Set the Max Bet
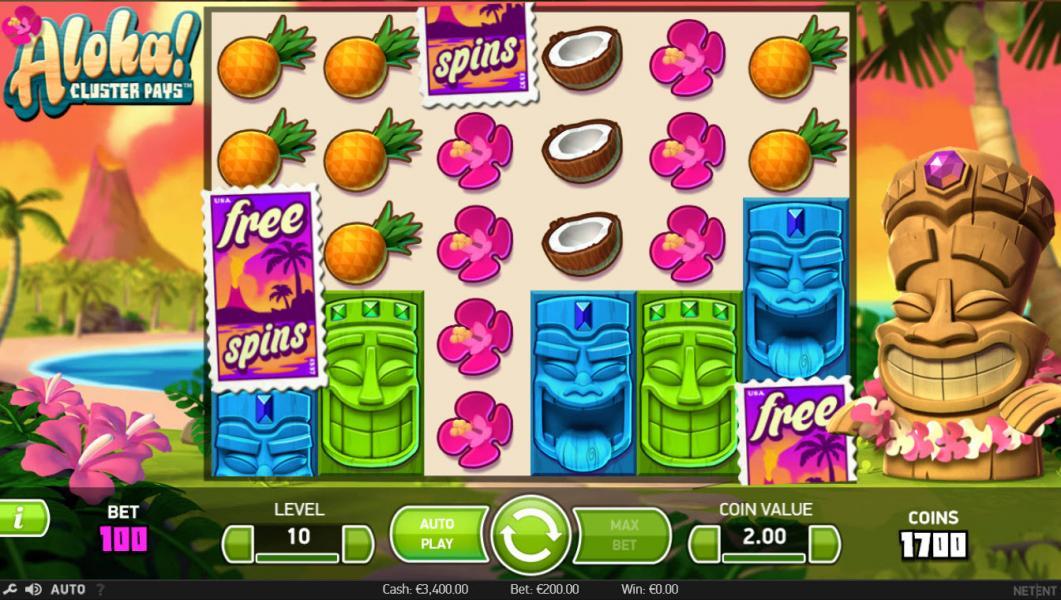The image size is (1061, 600). coord(623,535)
